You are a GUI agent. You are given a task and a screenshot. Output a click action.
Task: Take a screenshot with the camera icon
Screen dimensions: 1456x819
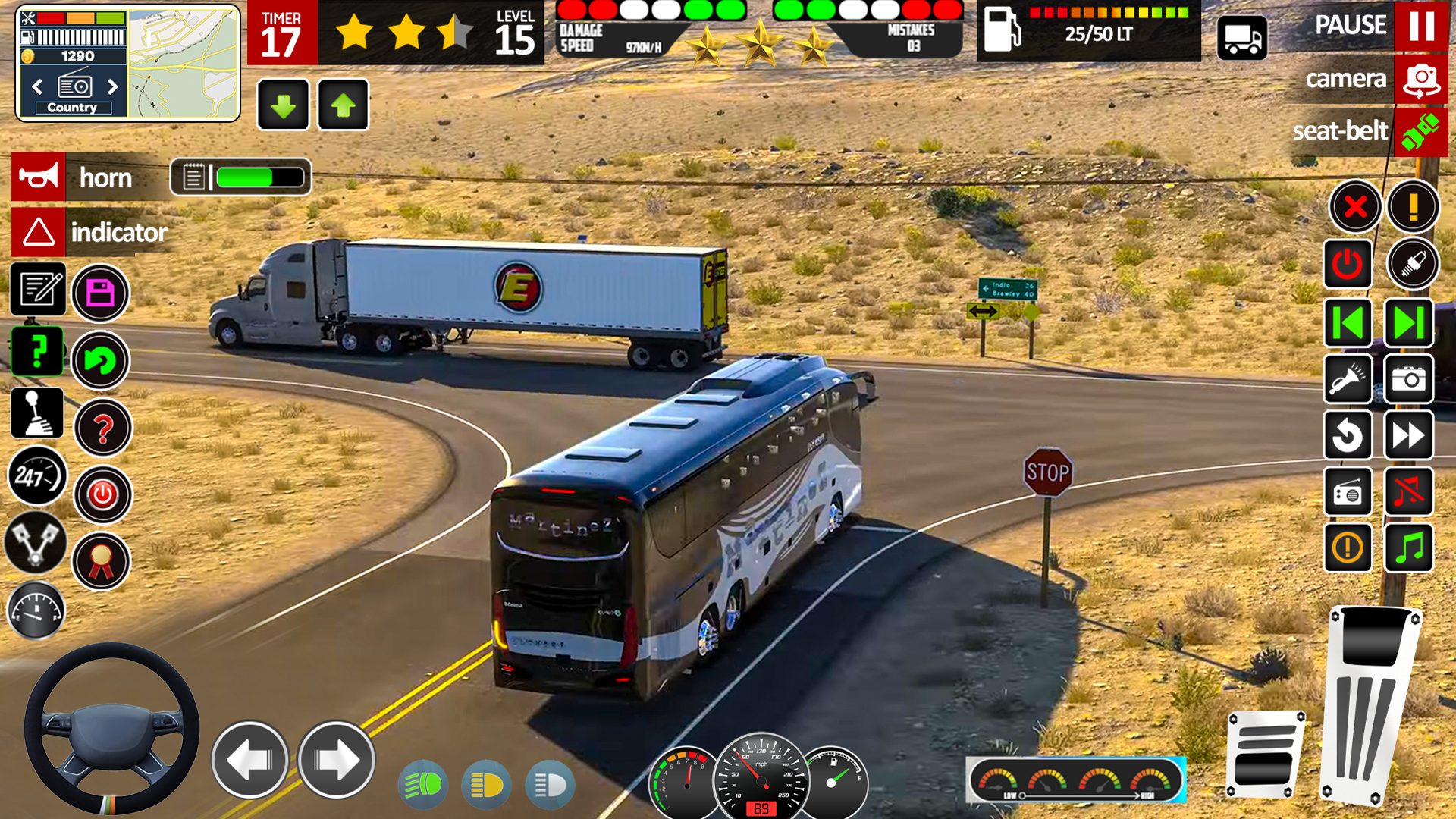click(x=1408, y=378)
